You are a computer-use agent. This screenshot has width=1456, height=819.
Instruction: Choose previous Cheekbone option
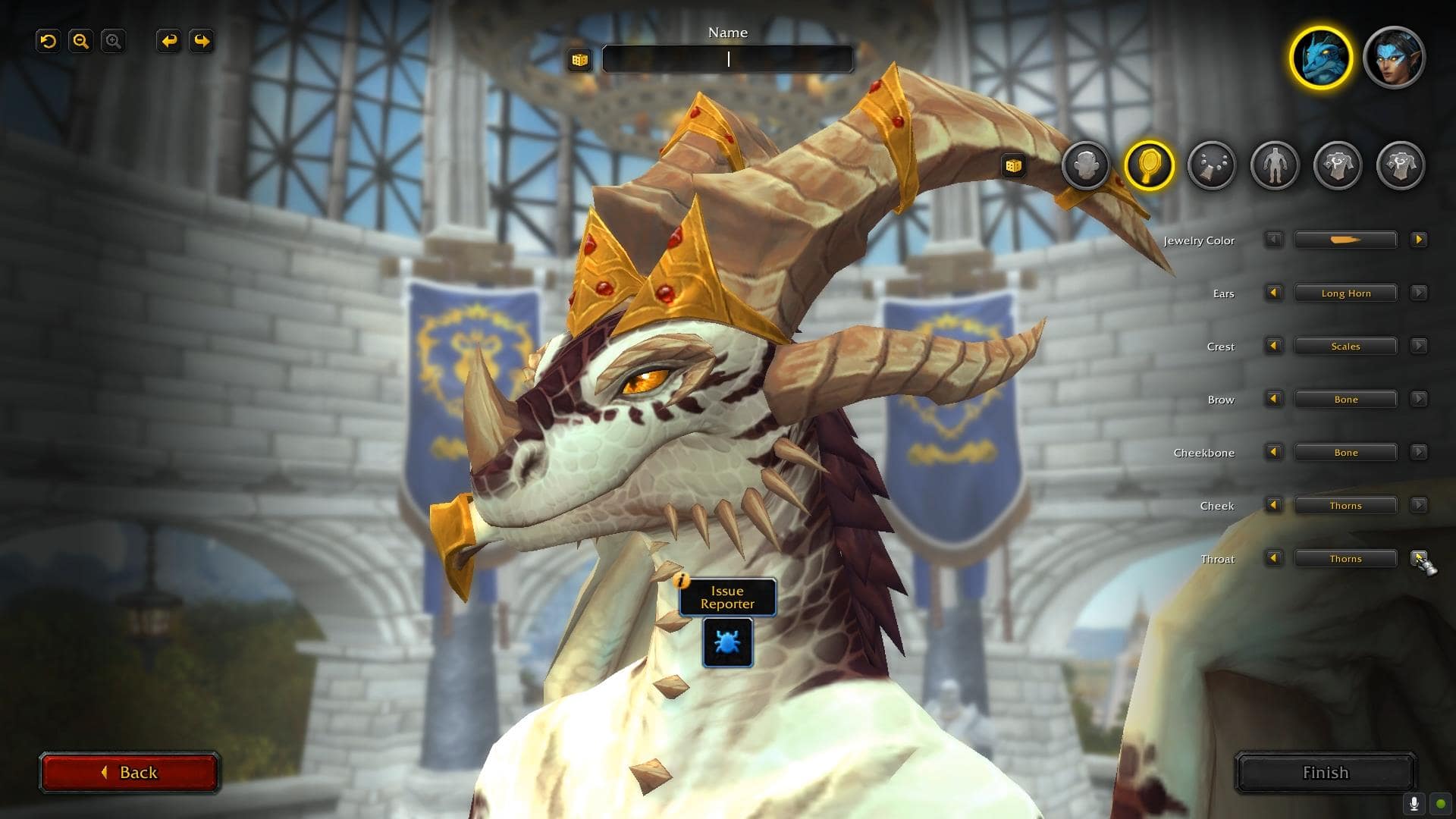pos(1273,452)
